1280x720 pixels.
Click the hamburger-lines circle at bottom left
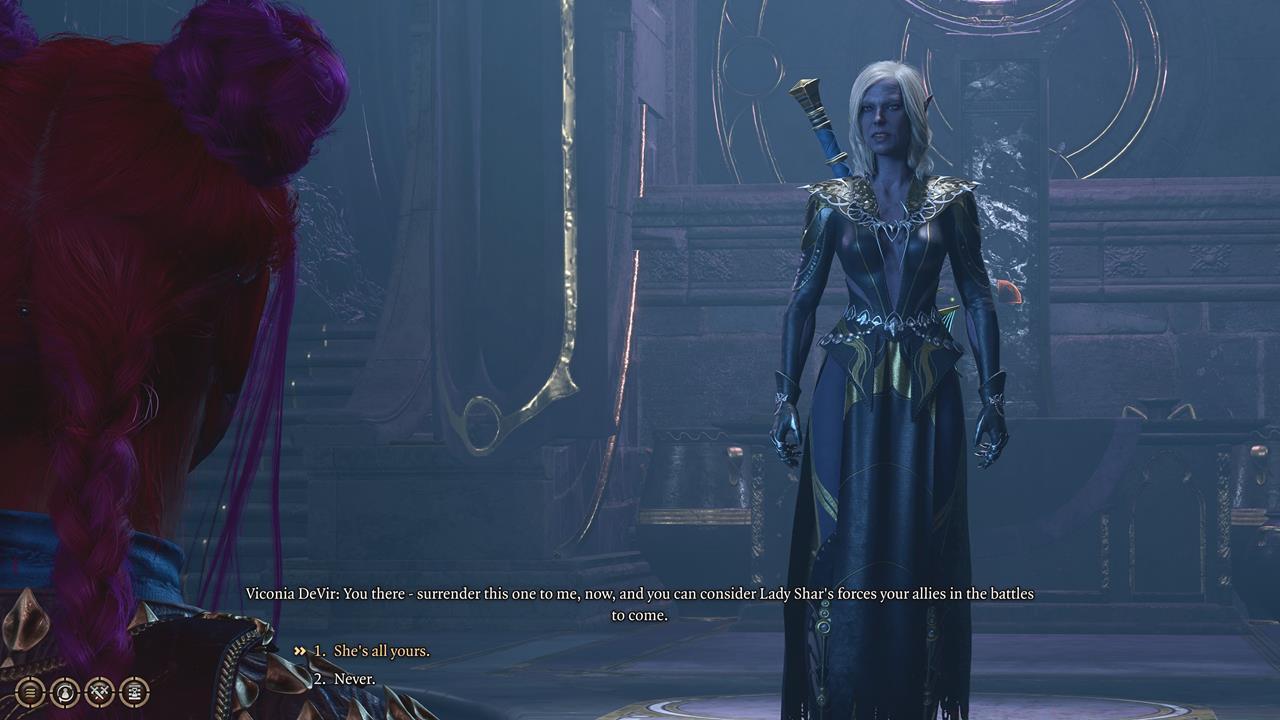point(28,692)
